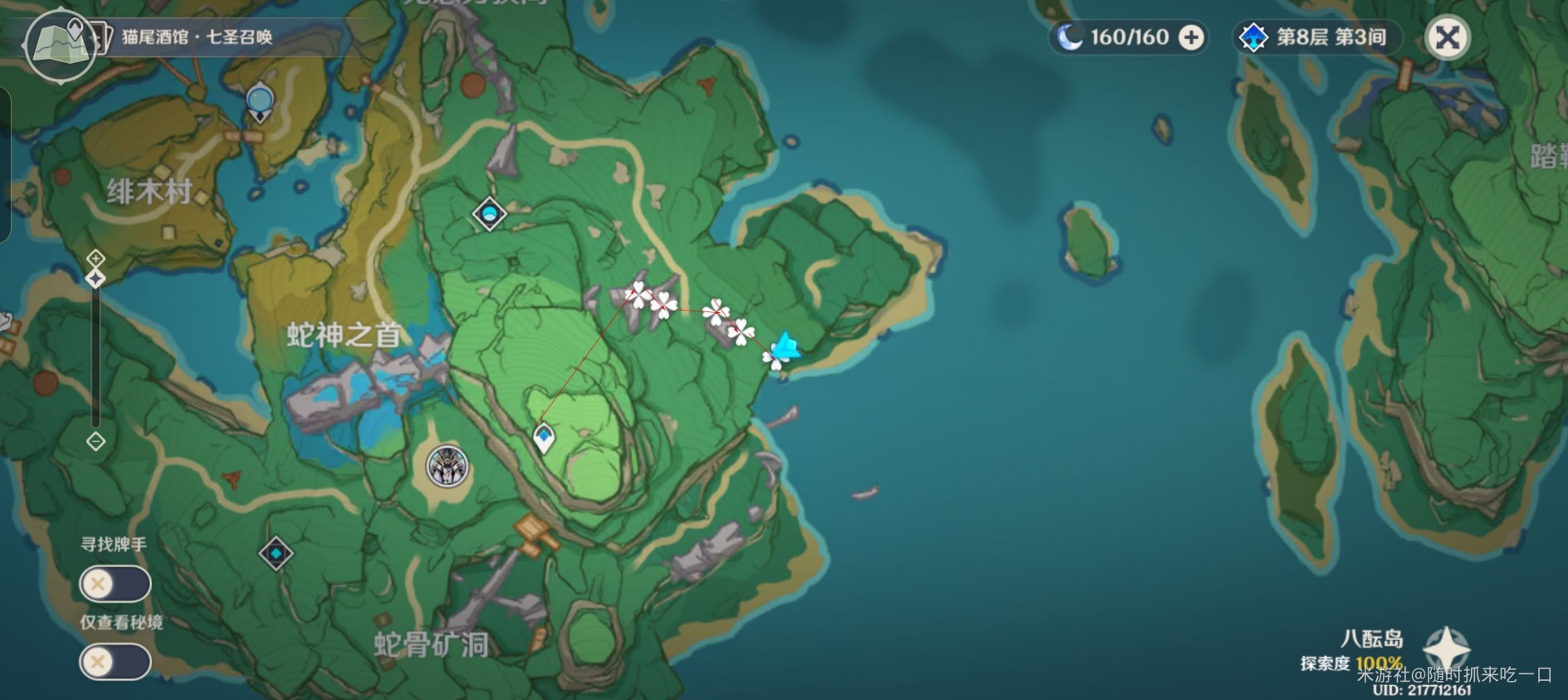This screenshot has height=700, width=1568.
Task: Open the domain icon north of the island
Action: click(490, 213)
